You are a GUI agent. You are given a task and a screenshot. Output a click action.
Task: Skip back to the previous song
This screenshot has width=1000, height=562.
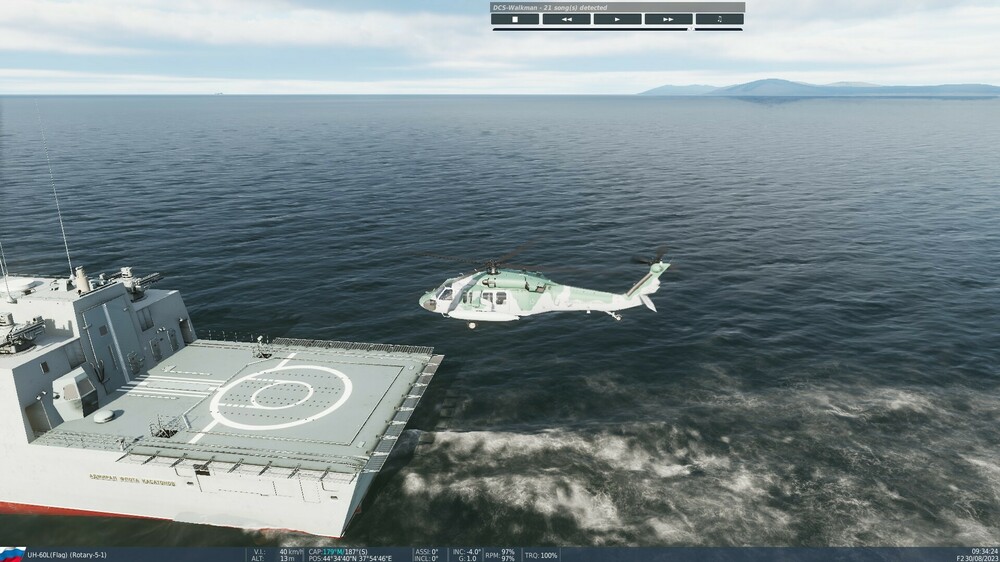point(566,19)
